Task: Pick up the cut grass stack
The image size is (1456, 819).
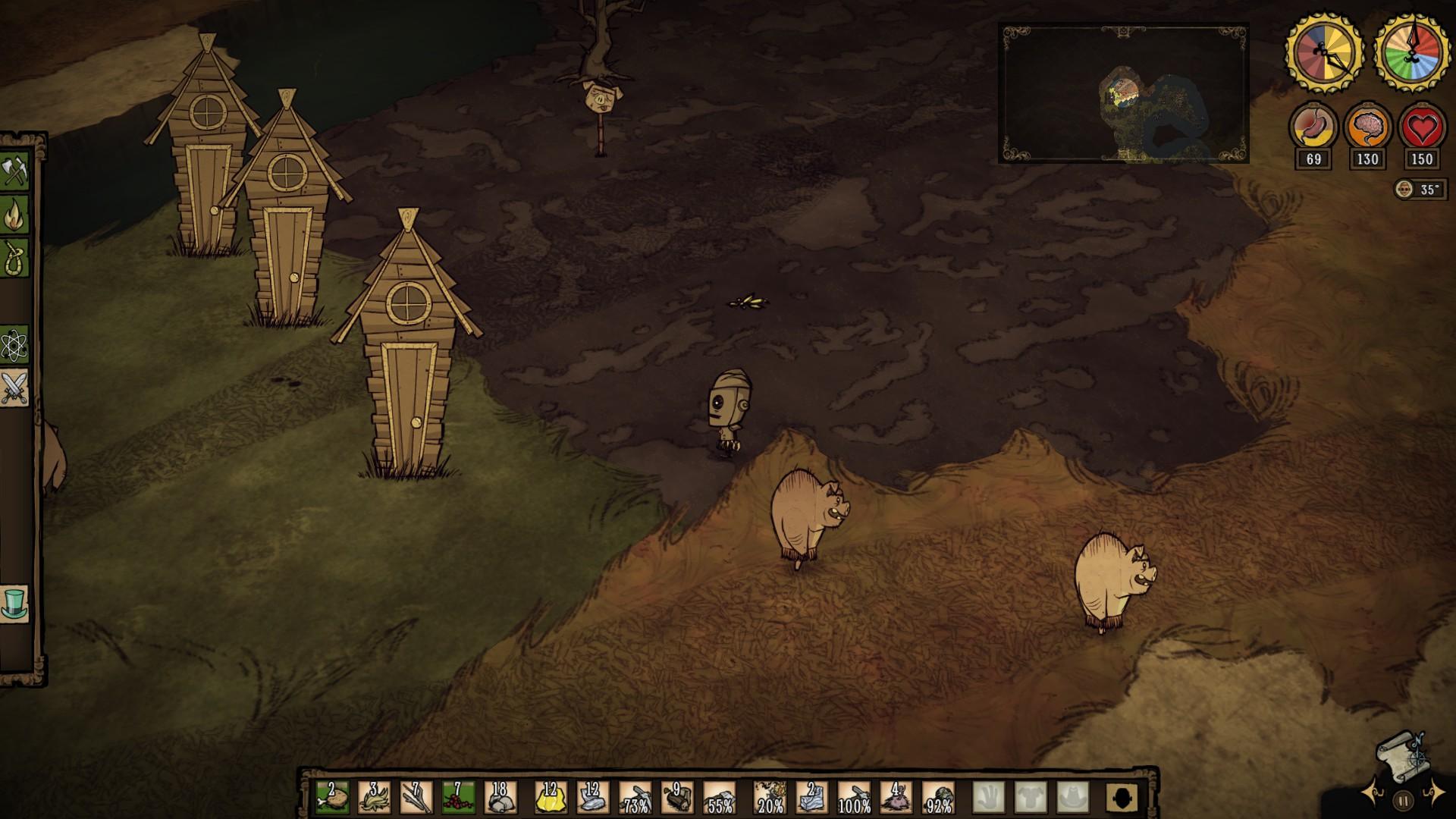Action: click(x=374, y=798)
